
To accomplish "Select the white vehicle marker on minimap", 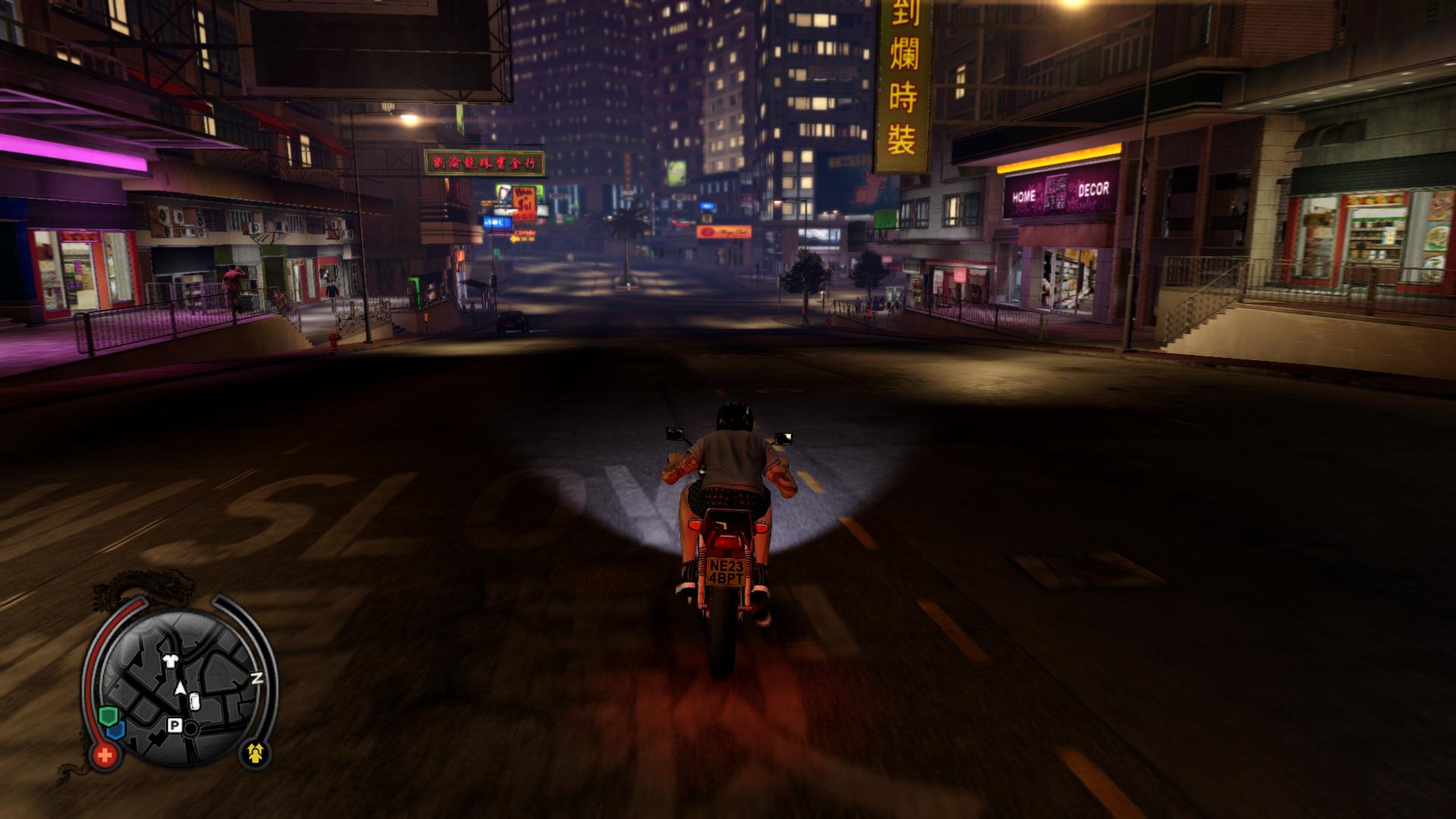I will pos(194,701).
